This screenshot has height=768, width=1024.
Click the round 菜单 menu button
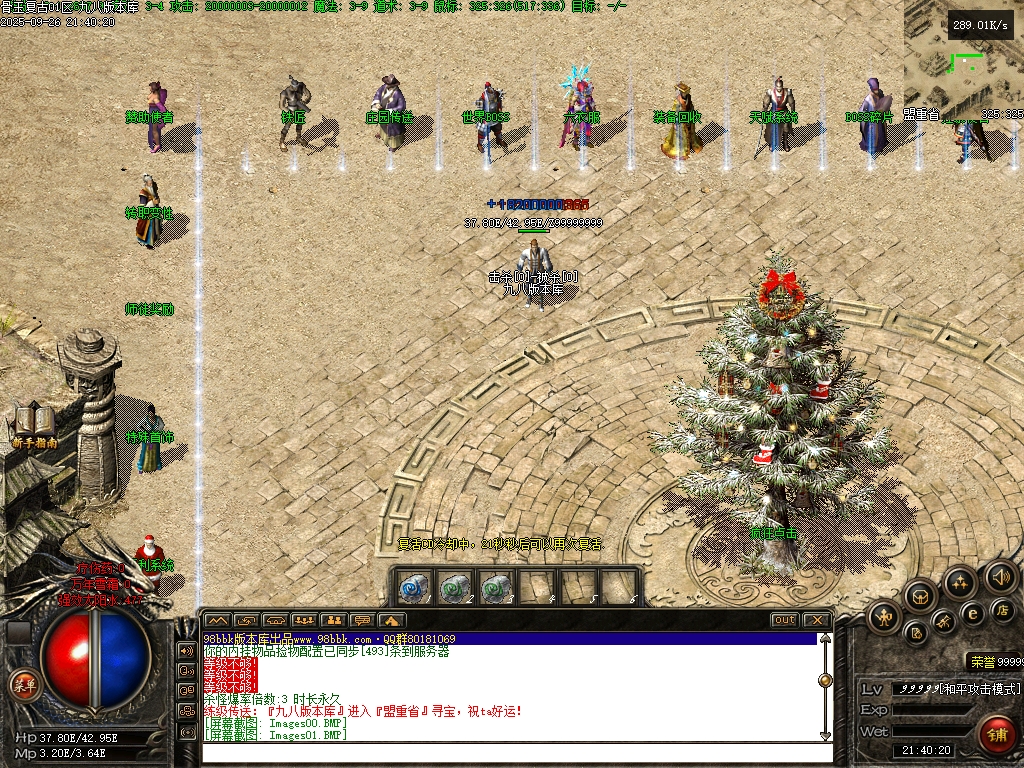point(21,684)
